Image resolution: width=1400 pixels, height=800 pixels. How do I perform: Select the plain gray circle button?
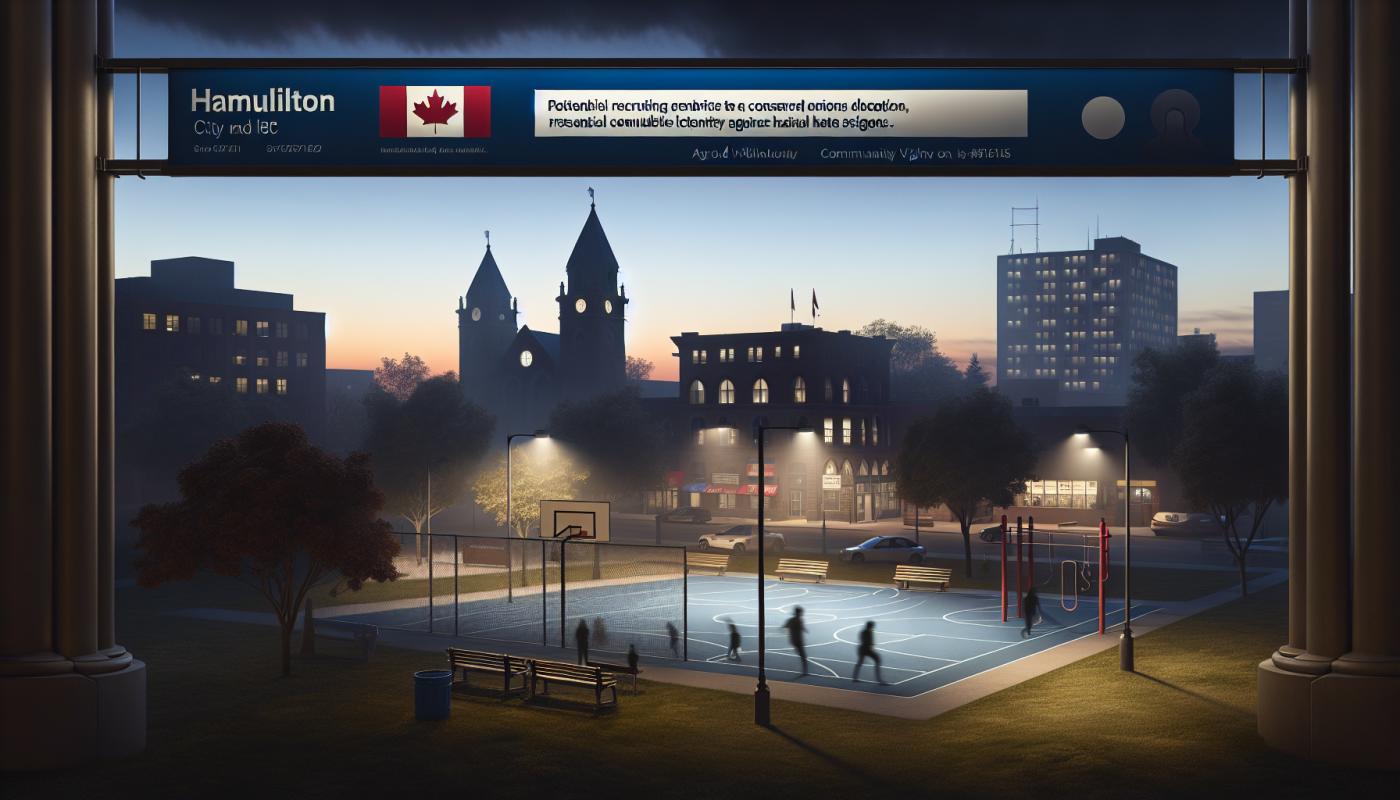click(1101, 116)
